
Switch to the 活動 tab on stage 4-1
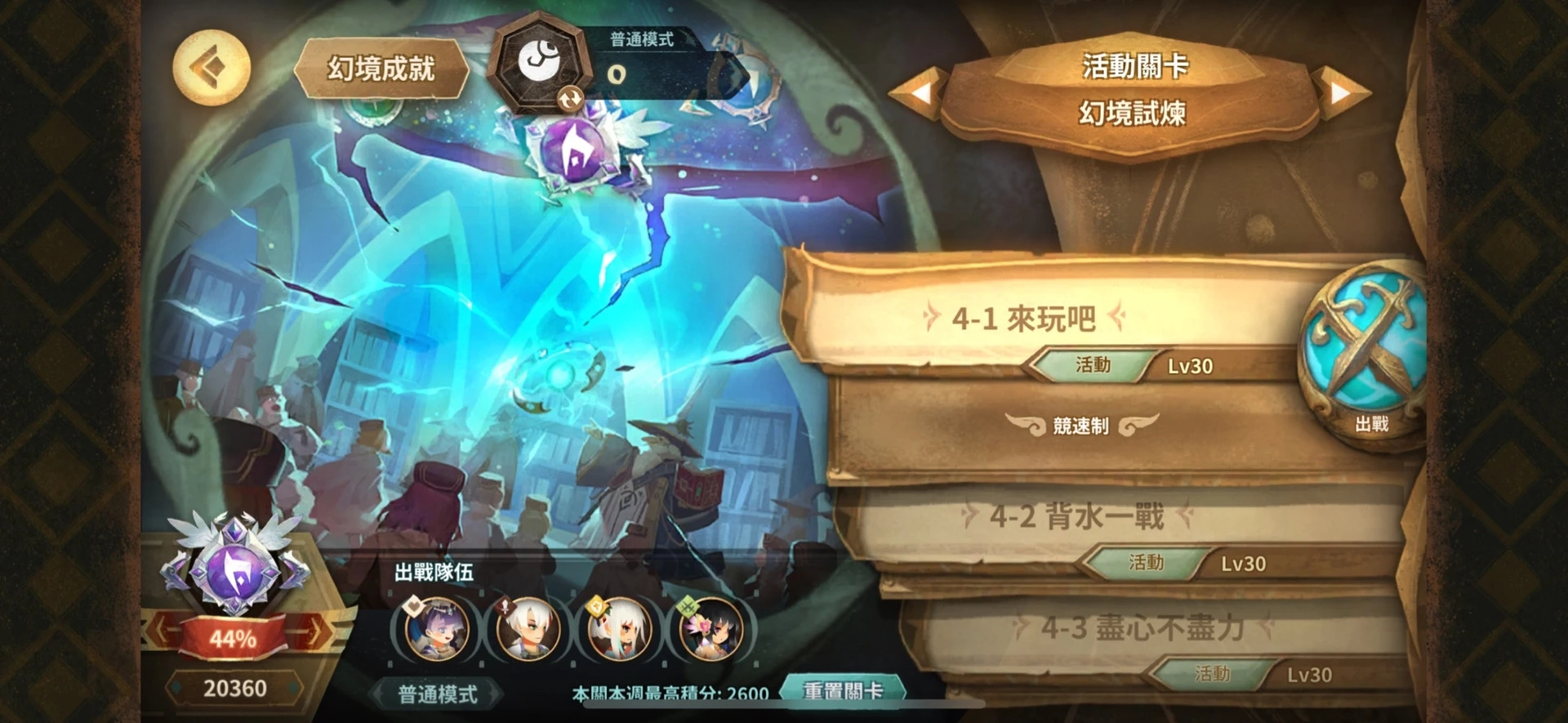tap(1095, 364)
